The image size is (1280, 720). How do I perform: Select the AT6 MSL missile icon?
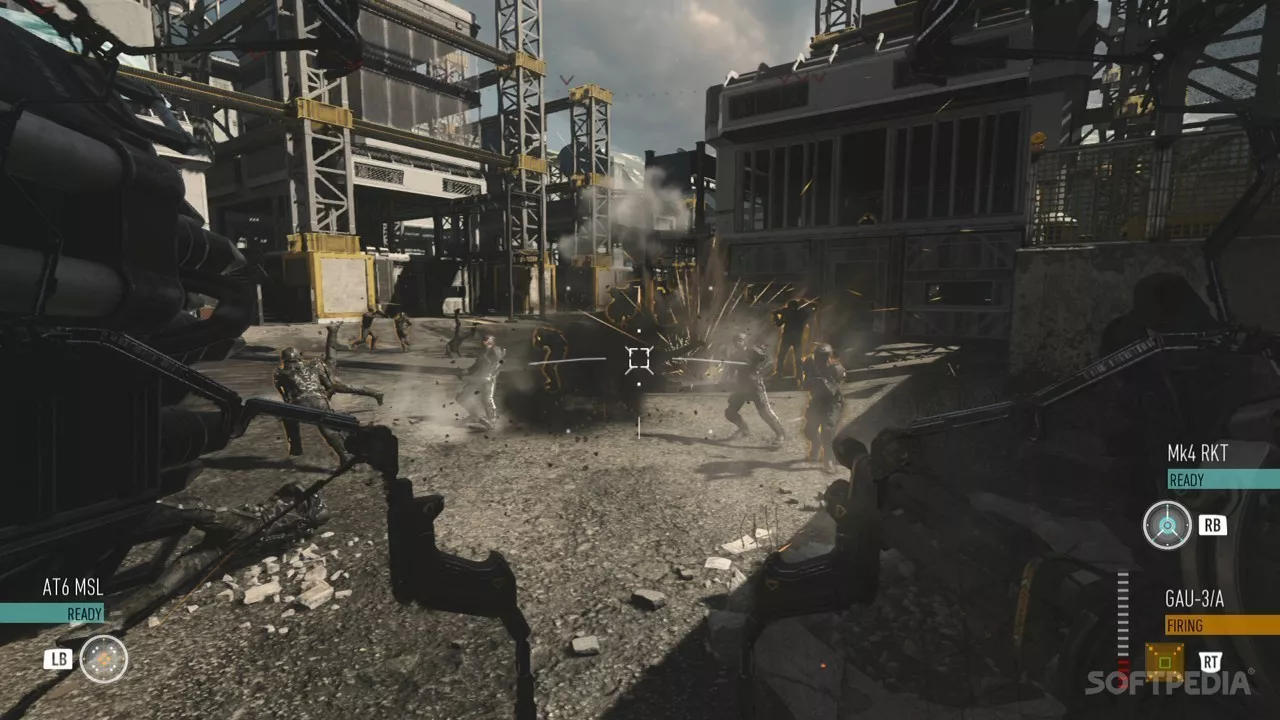point(104,659)
